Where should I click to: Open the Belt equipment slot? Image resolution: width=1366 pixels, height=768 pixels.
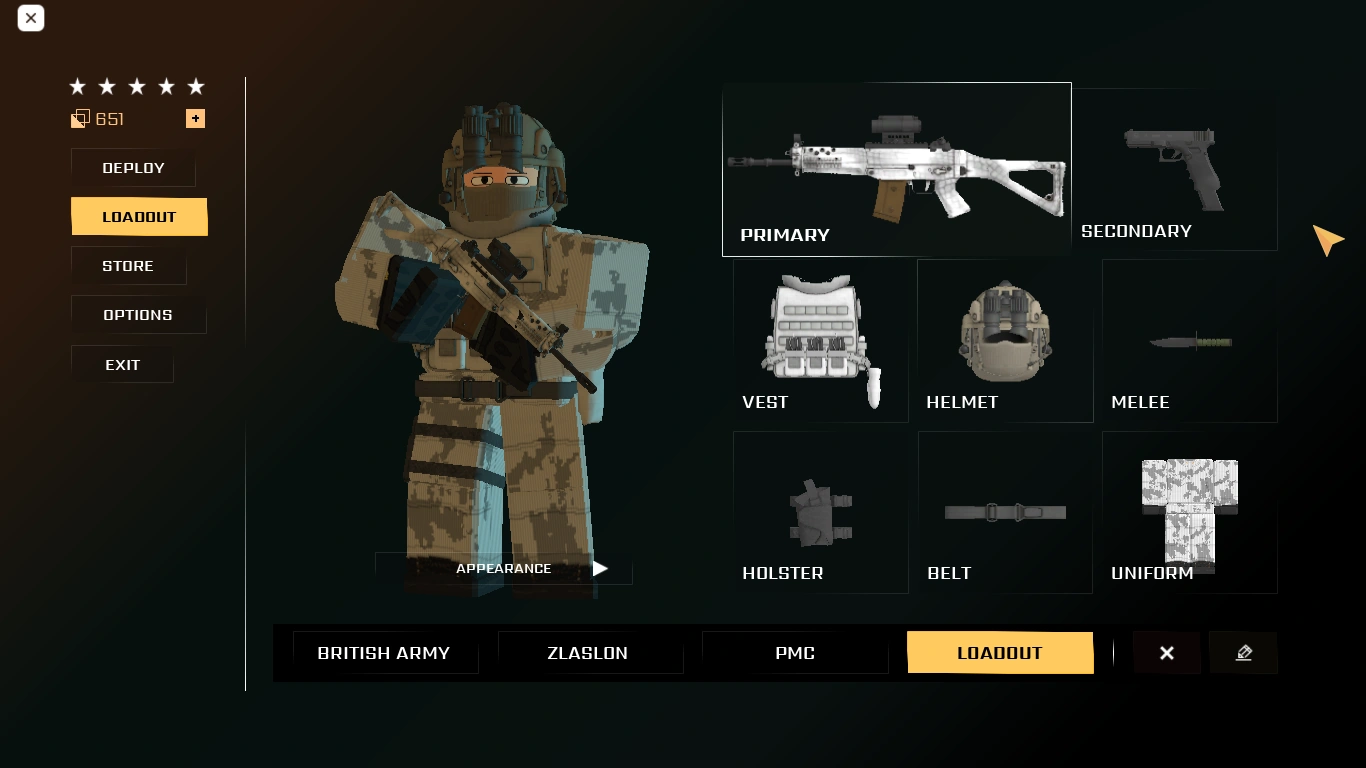(x=1004, y=511)
